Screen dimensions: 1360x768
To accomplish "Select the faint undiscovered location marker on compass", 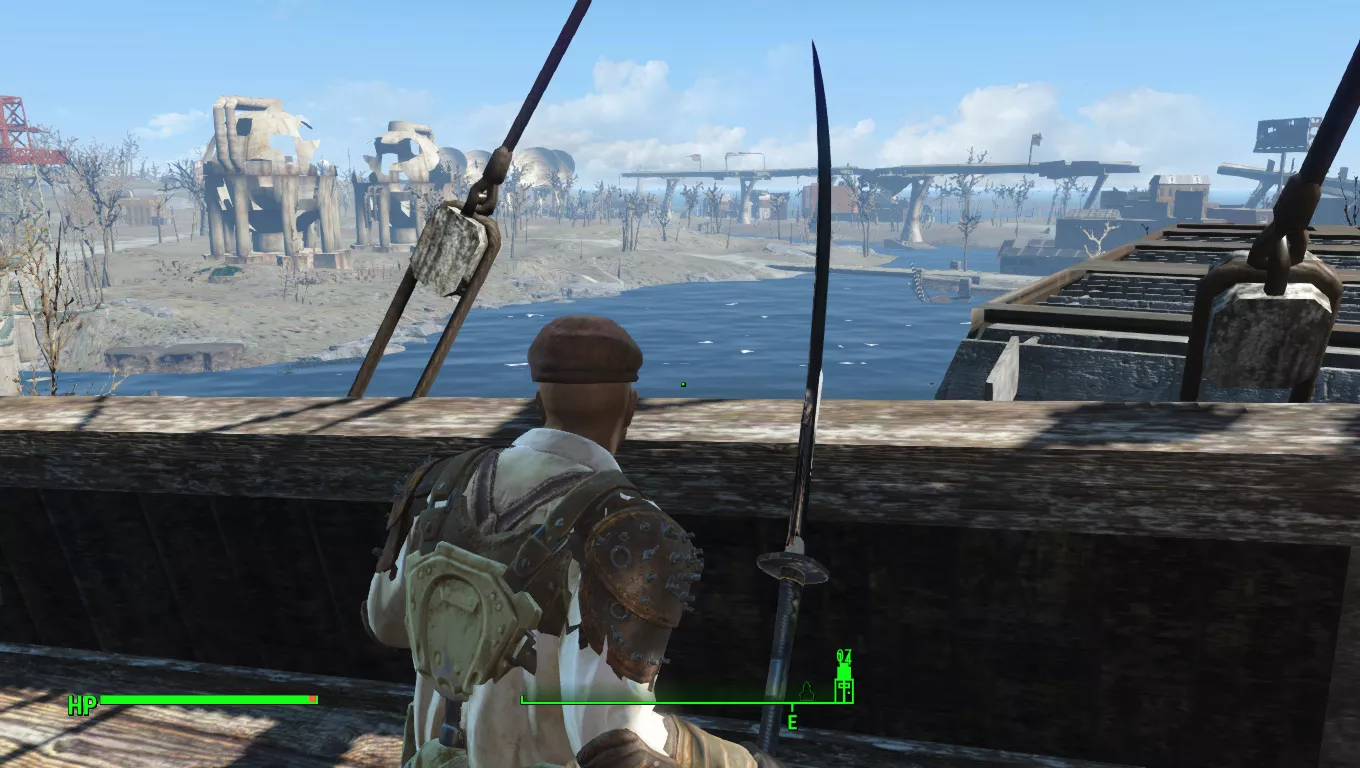I will 807,690.
